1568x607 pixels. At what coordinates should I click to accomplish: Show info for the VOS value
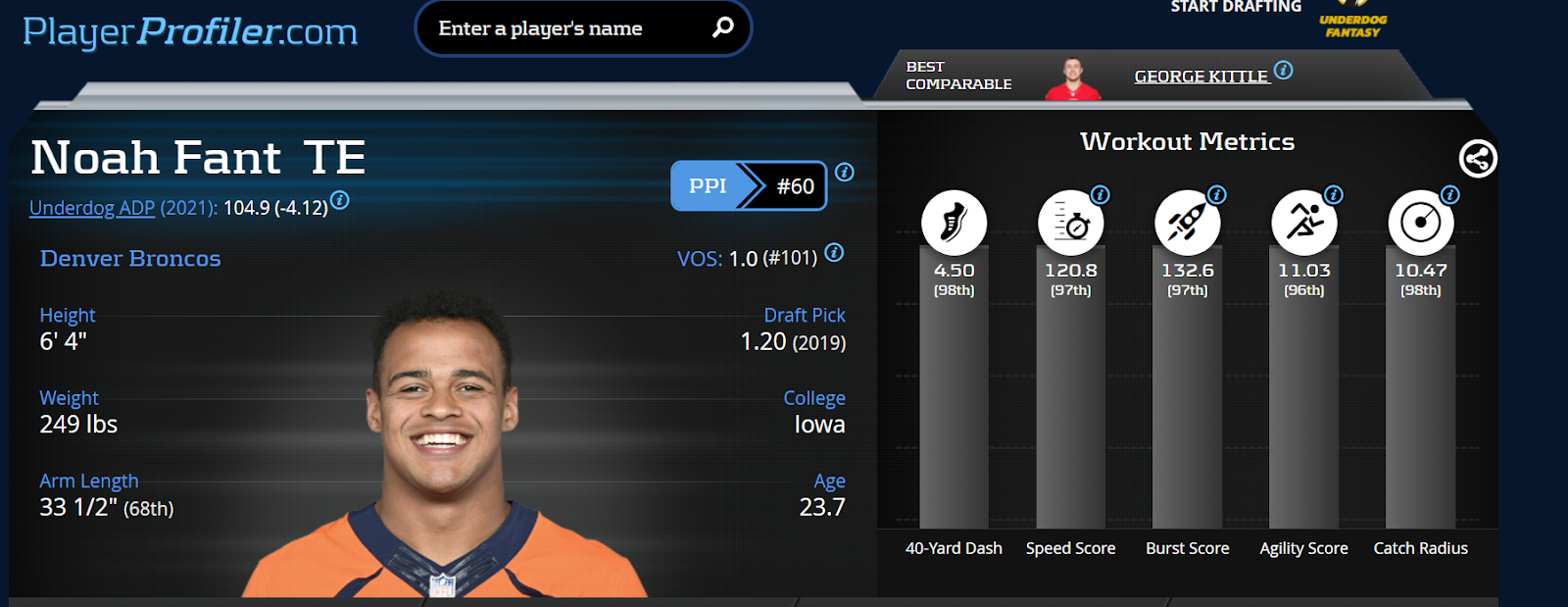[x=834, y=252]
